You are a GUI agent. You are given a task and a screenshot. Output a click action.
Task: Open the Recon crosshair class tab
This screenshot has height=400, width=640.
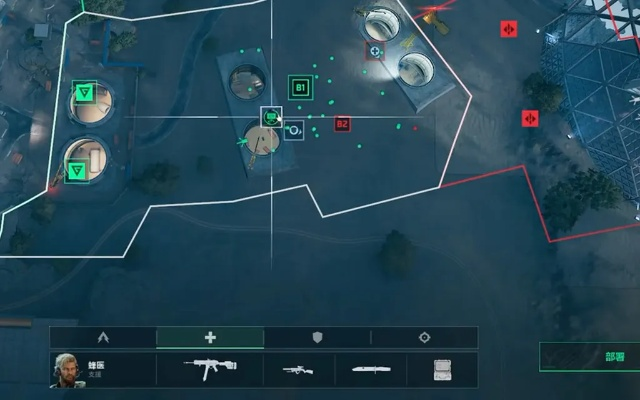coord(424,338)
